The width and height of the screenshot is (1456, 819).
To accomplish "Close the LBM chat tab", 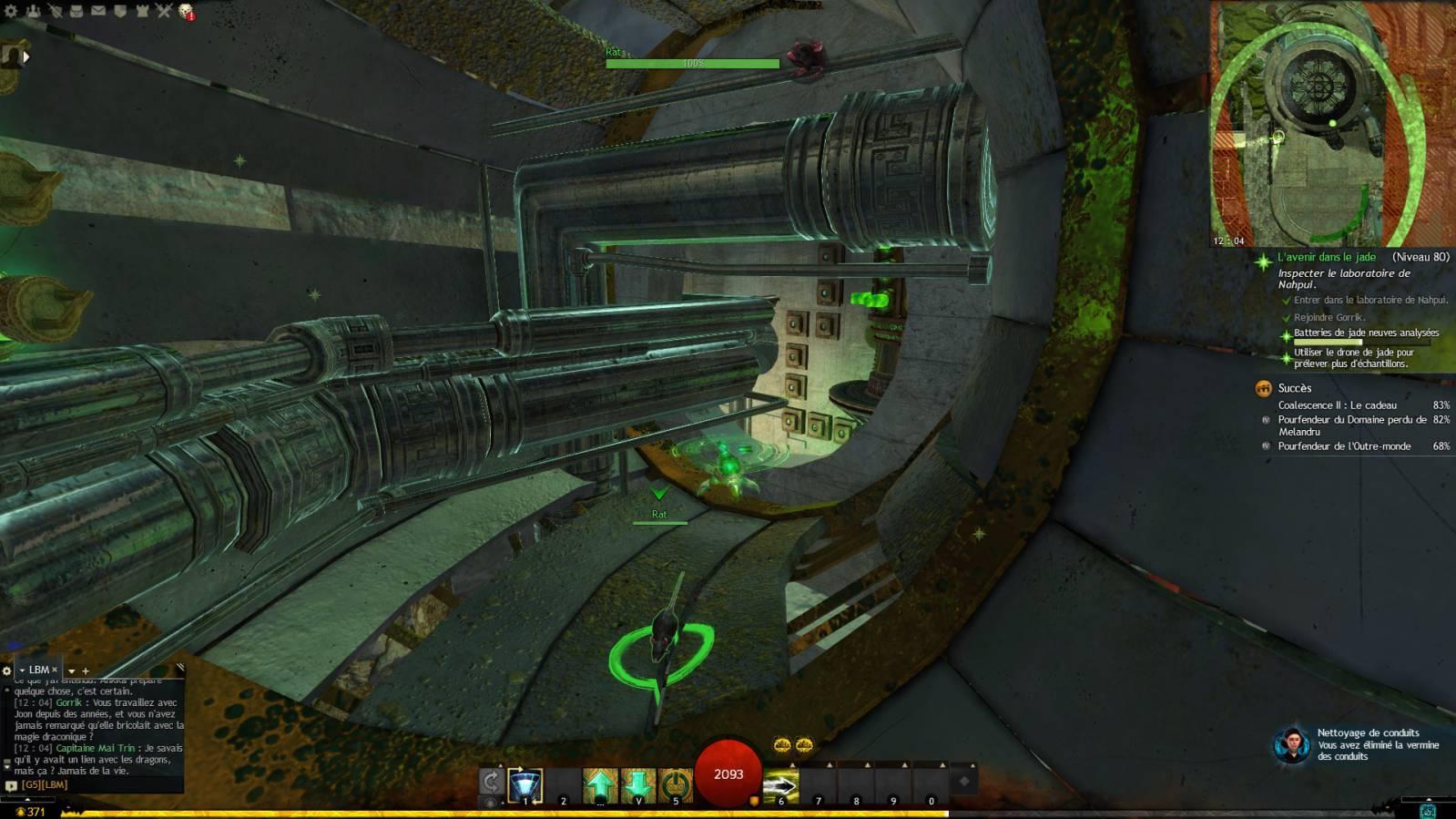I will tap(55, 670).
